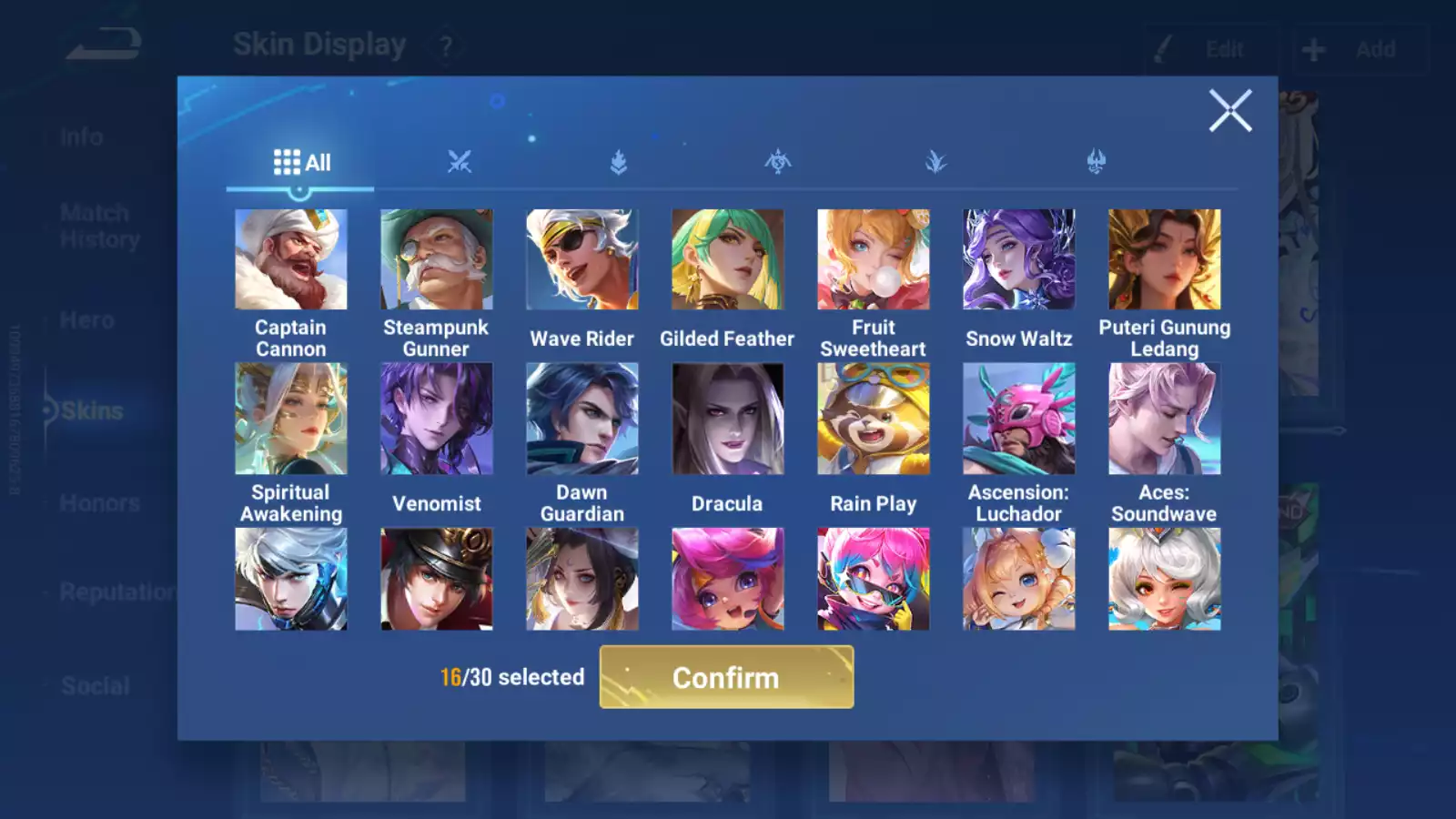The width and height of the screenshot is (1456, 819).
Task: Select the leaf emblem role filter icon
Action: click(x=617, y=162)
